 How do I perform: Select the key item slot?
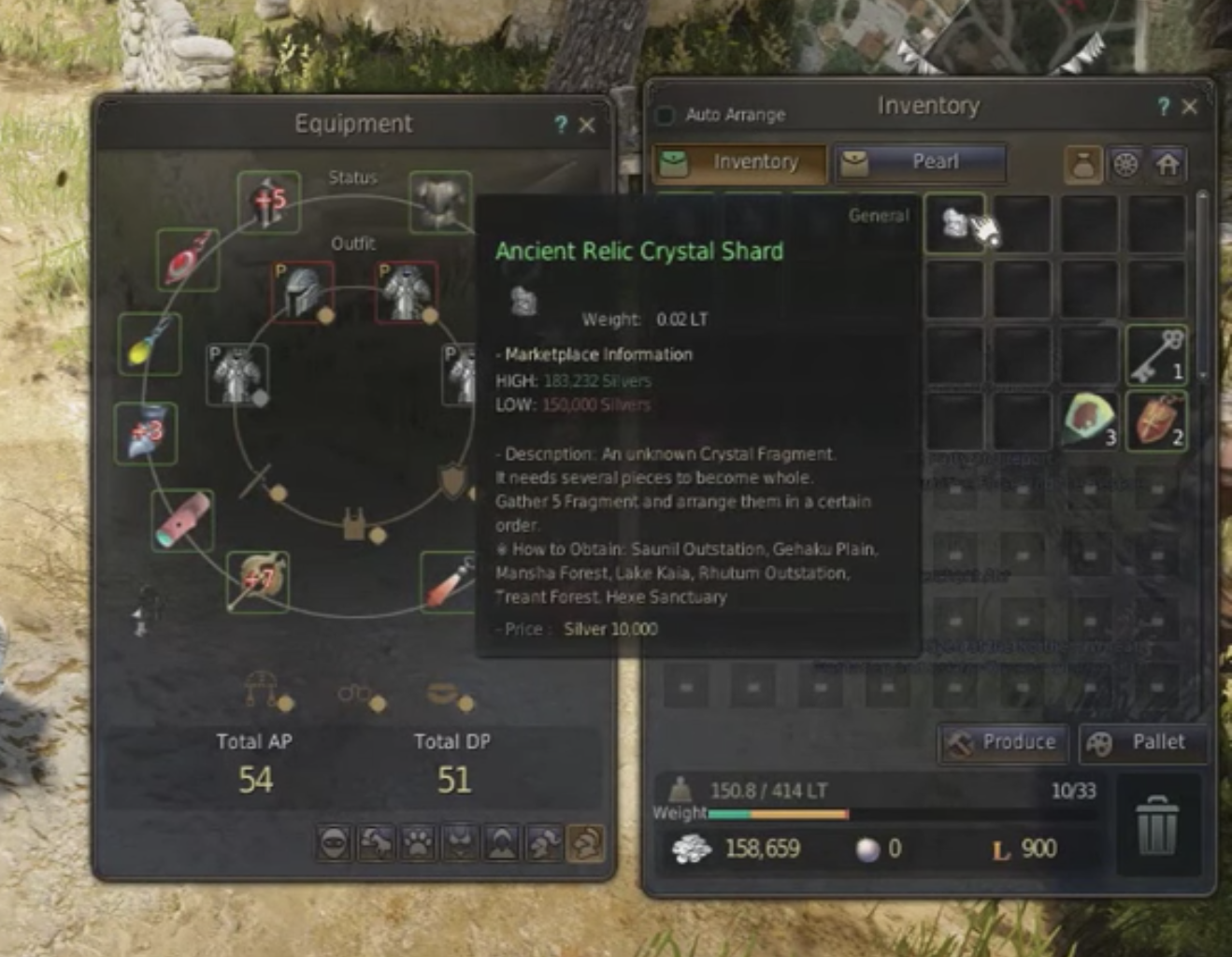coord(1156,356)
